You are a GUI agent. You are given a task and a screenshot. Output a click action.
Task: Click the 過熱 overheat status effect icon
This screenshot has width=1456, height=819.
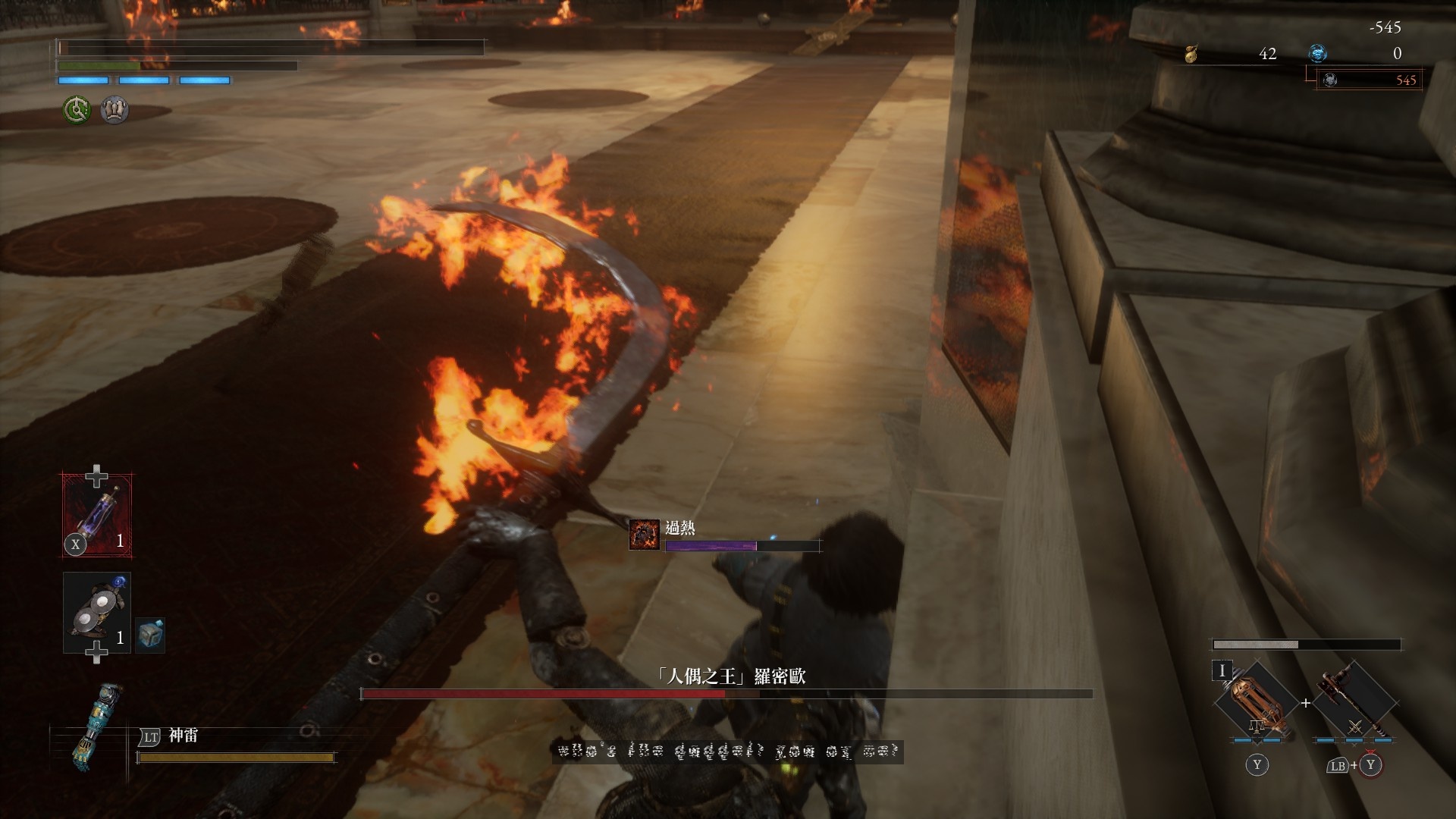(644, 535)
